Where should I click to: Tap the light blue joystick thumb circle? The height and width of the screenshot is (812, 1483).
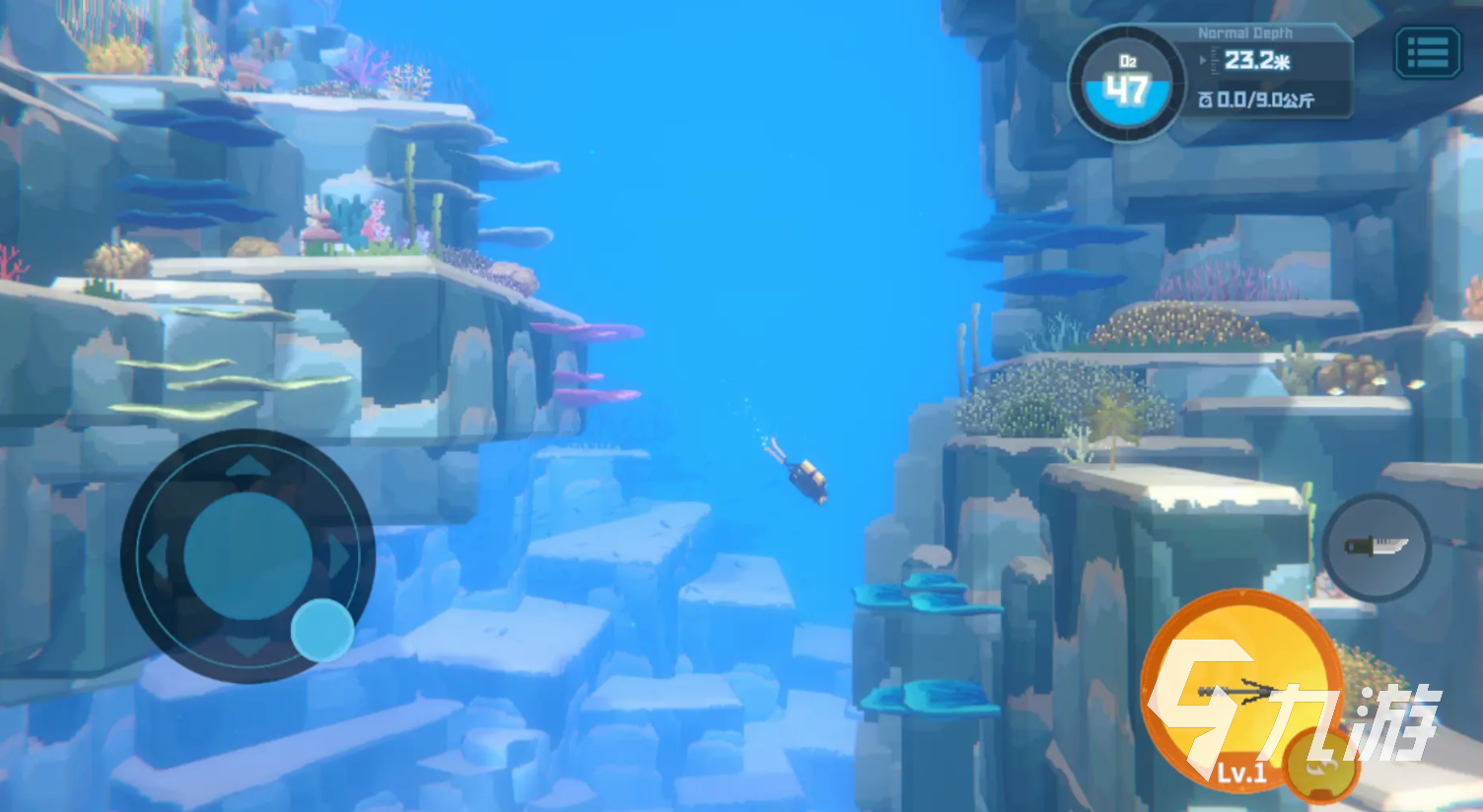(x=322, y=630)
